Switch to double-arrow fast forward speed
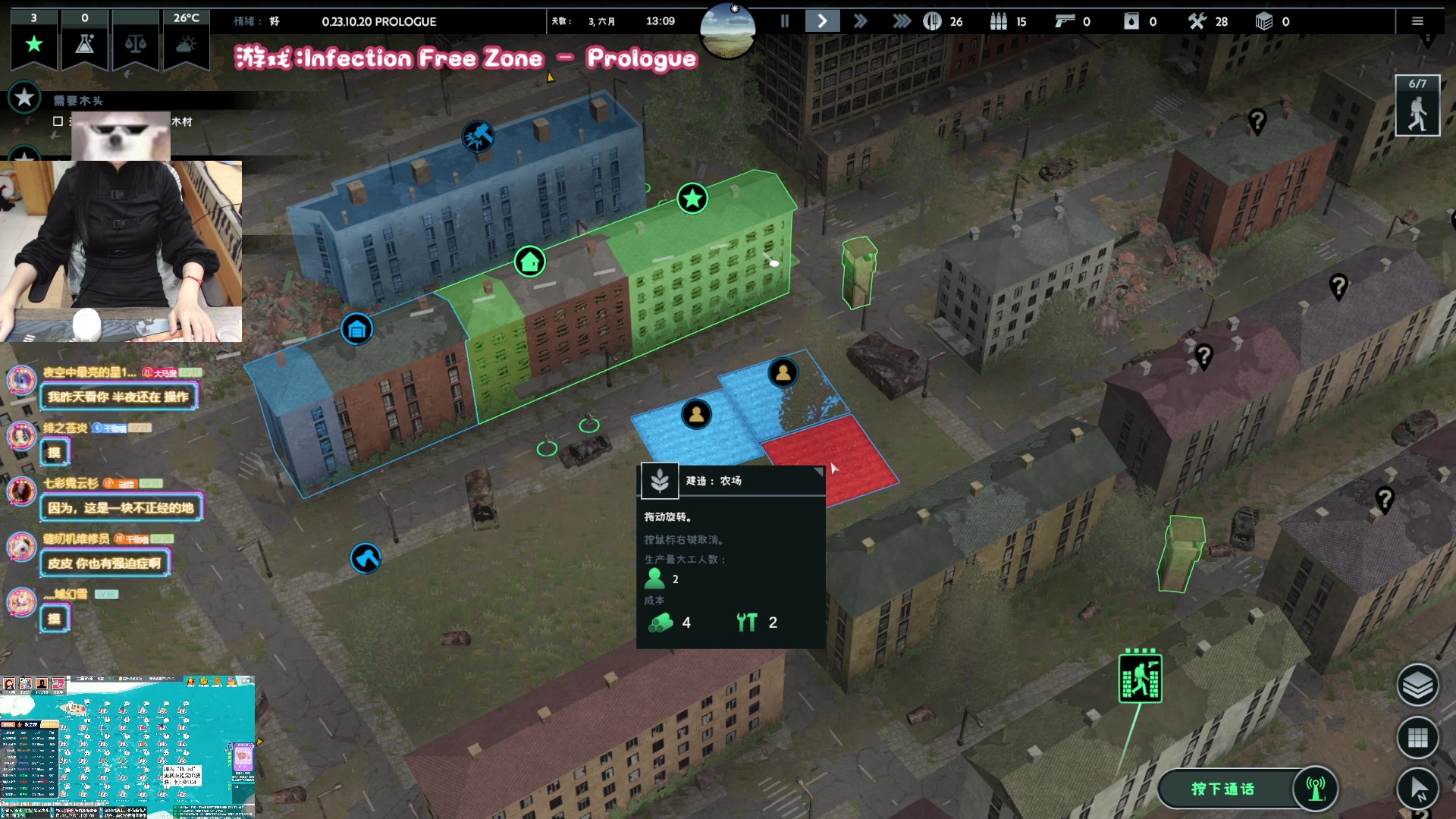The width and height of the screenshot is (1456, 819). click(860, 21)
